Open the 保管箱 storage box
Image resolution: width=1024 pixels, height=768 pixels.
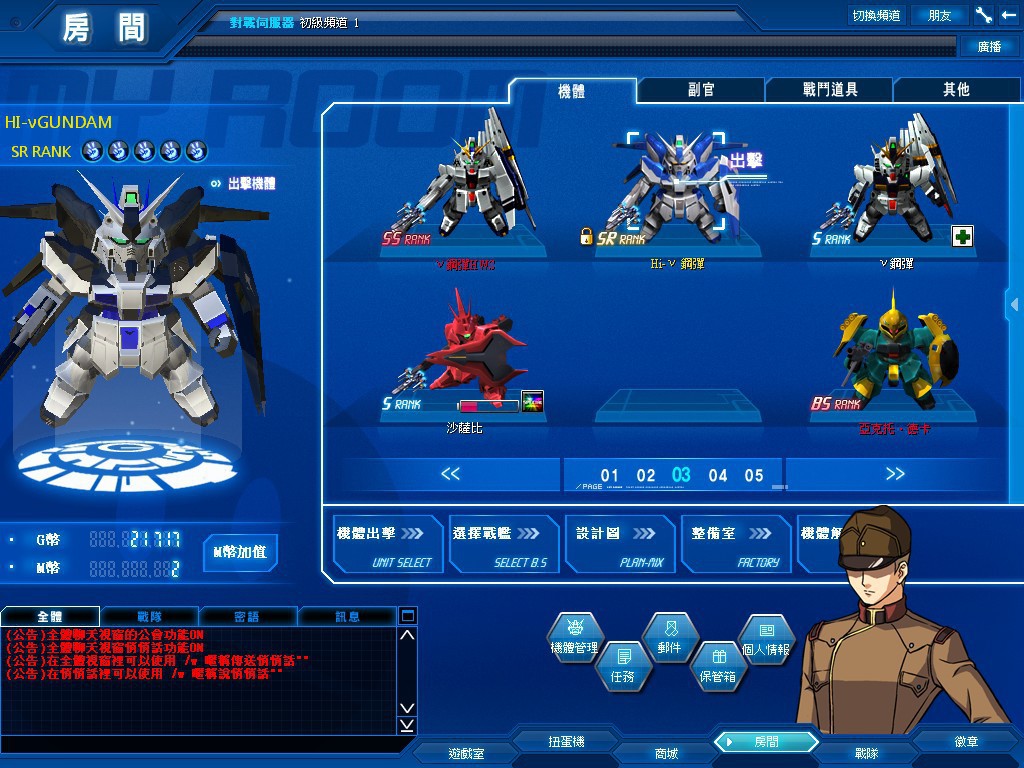(x=717, y=665)
